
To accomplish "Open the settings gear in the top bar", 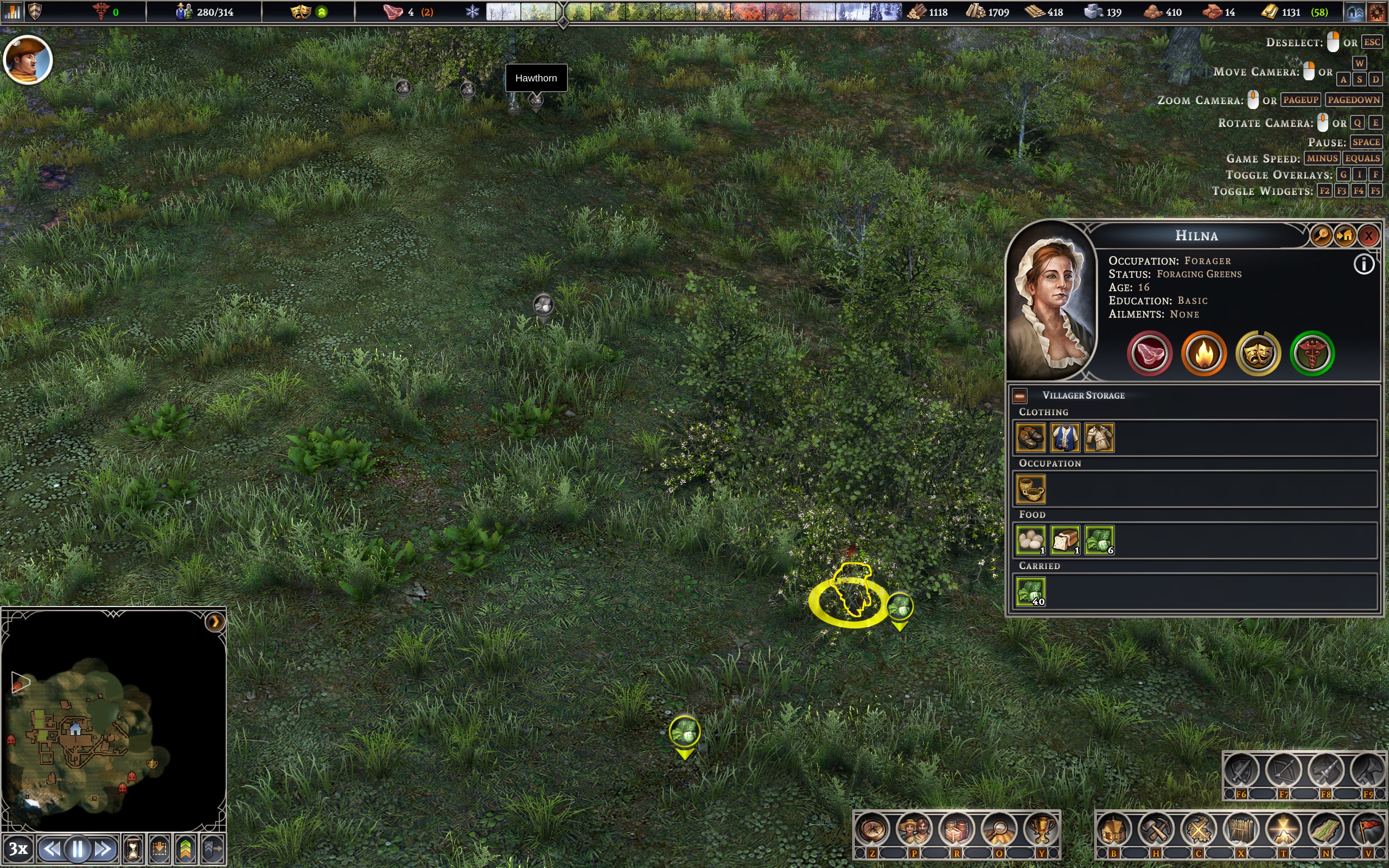I will pos(1377,12).
